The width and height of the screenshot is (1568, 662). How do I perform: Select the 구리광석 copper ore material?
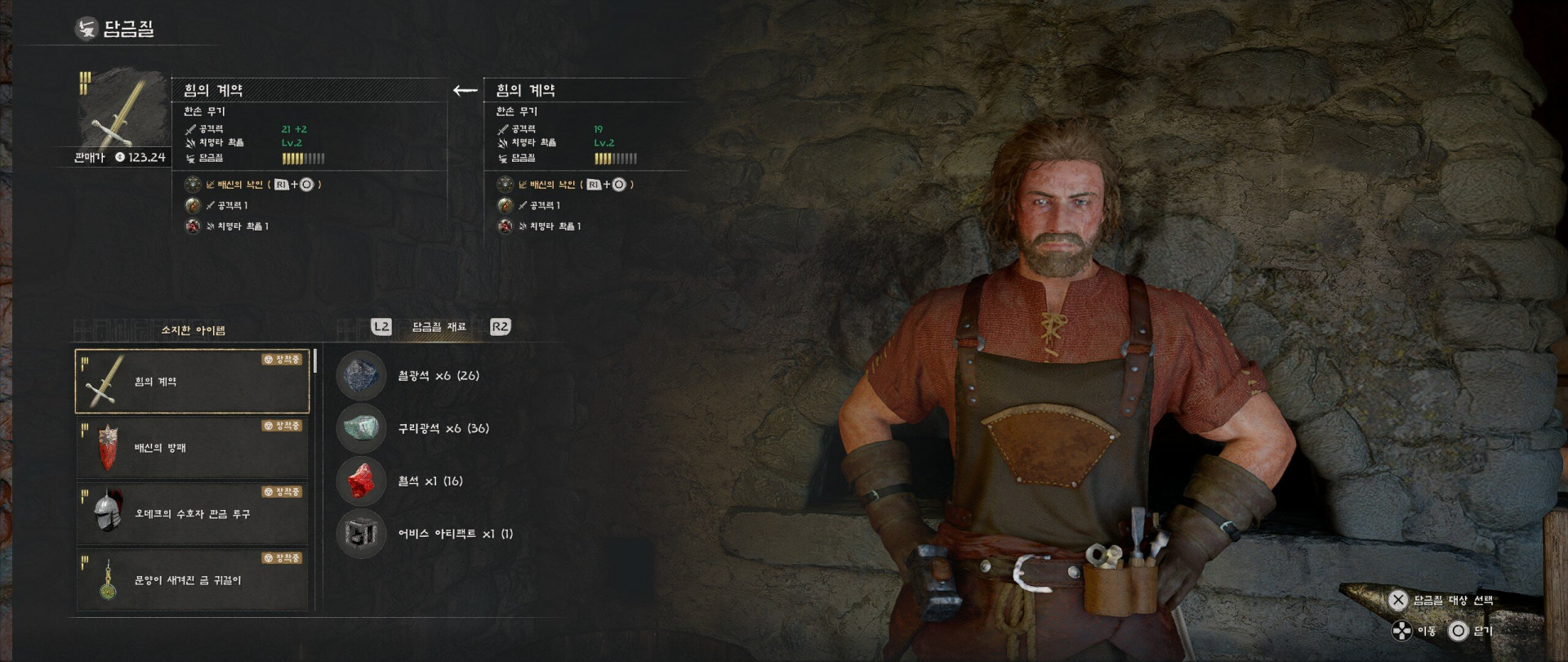click(361, 428)
